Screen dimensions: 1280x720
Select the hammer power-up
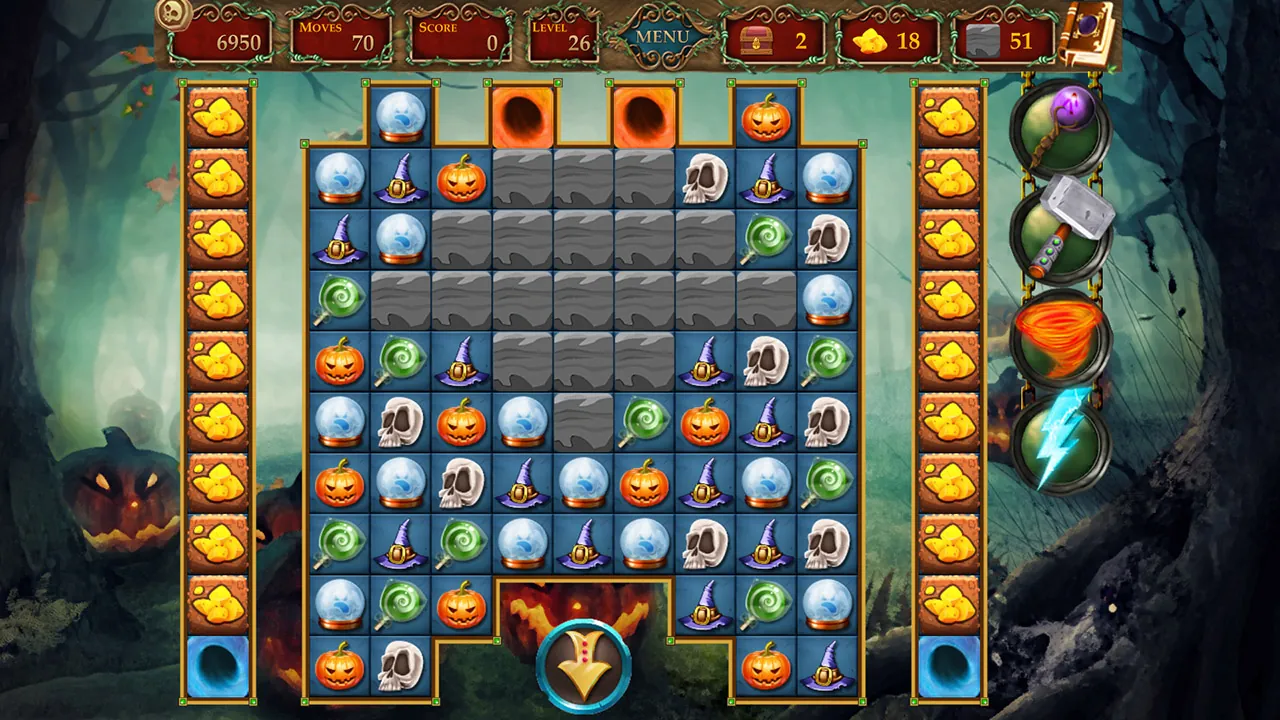point(1063,232)
